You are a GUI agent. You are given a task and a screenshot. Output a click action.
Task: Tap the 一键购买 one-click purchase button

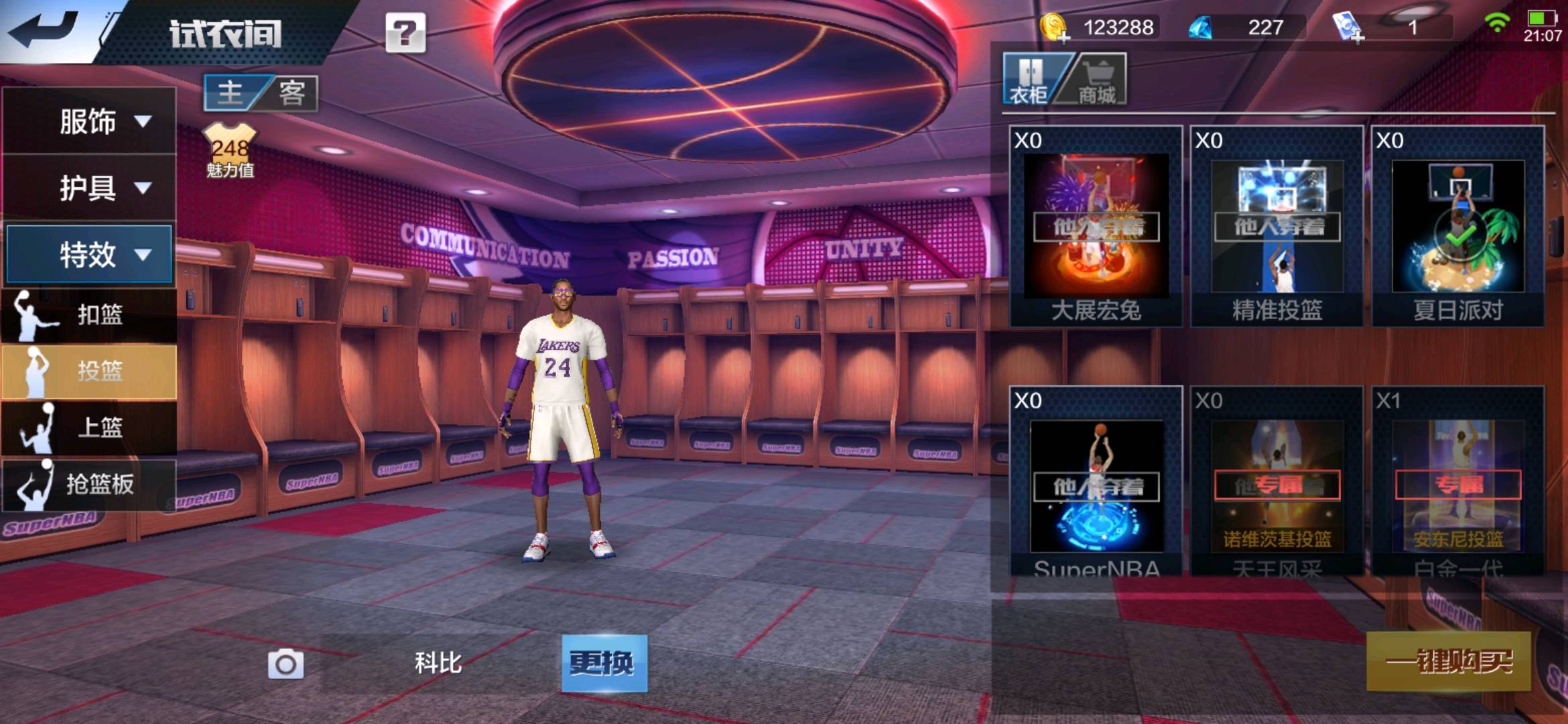[x=1448, y=662]
